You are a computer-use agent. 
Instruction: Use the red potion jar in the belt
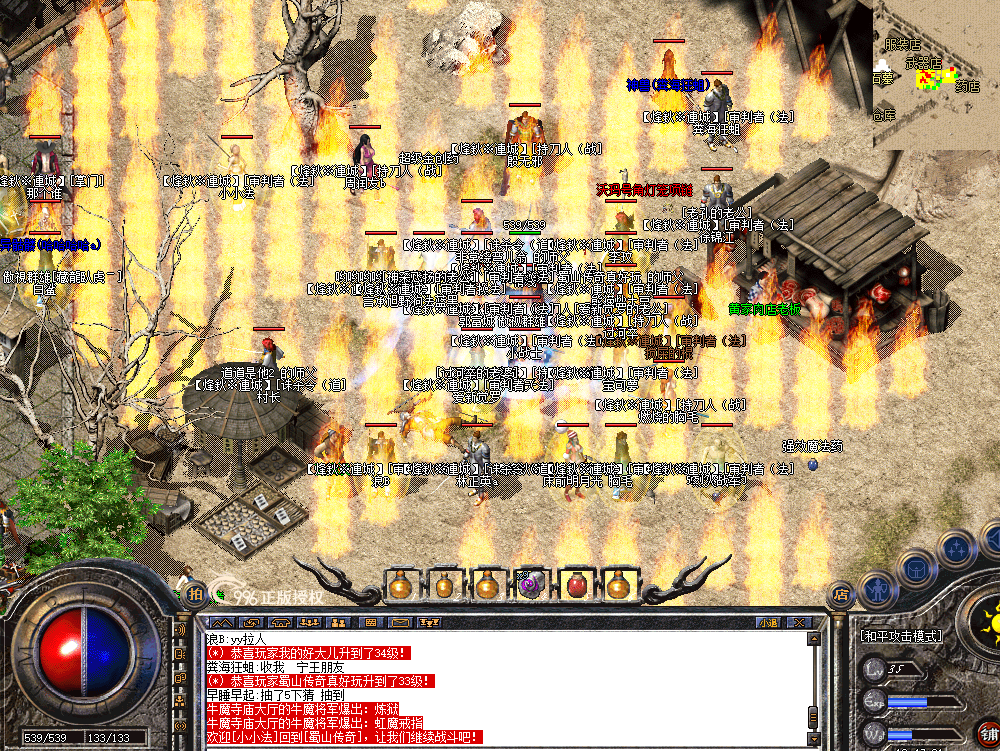[x=575, y=585]
